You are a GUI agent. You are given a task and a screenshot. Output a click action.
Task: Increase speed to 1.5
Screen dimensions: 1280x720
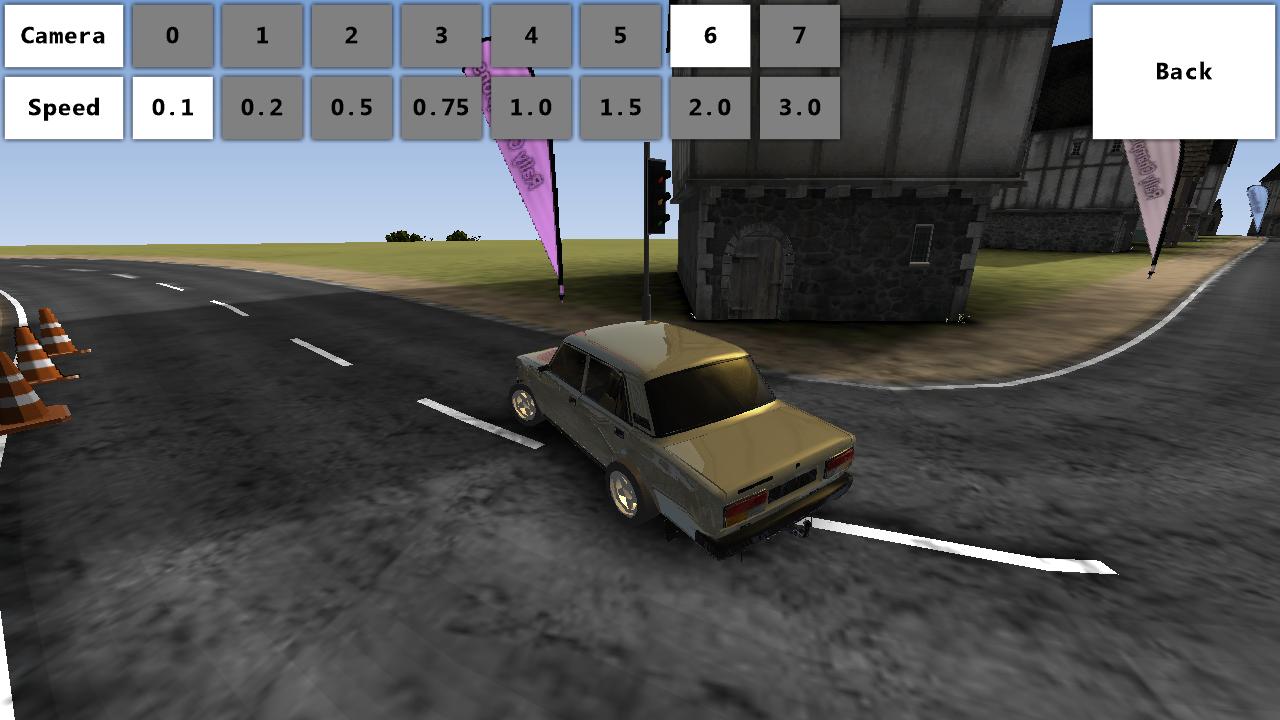coord(620,108)
